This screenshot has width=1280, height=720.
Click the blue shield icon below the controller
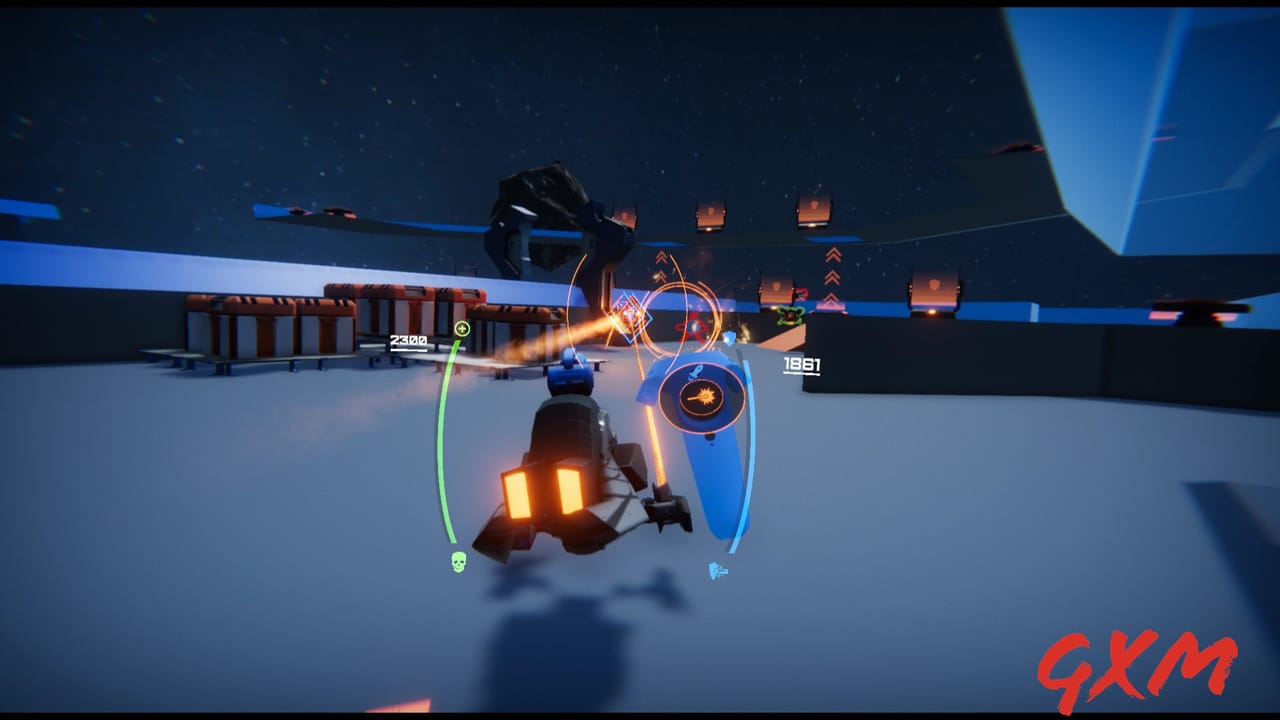tap(716, 570)
